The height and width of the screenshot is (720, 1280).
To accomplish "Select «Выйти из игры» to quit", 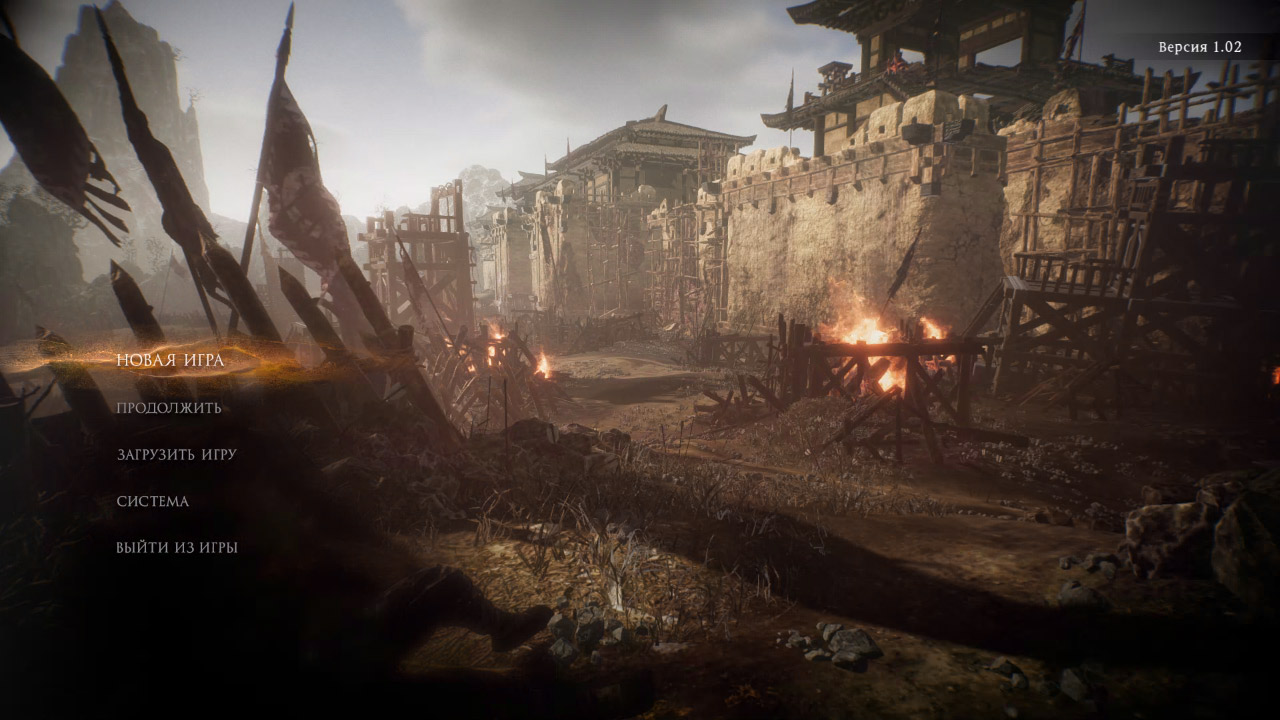I will click(x=176, y=548).
